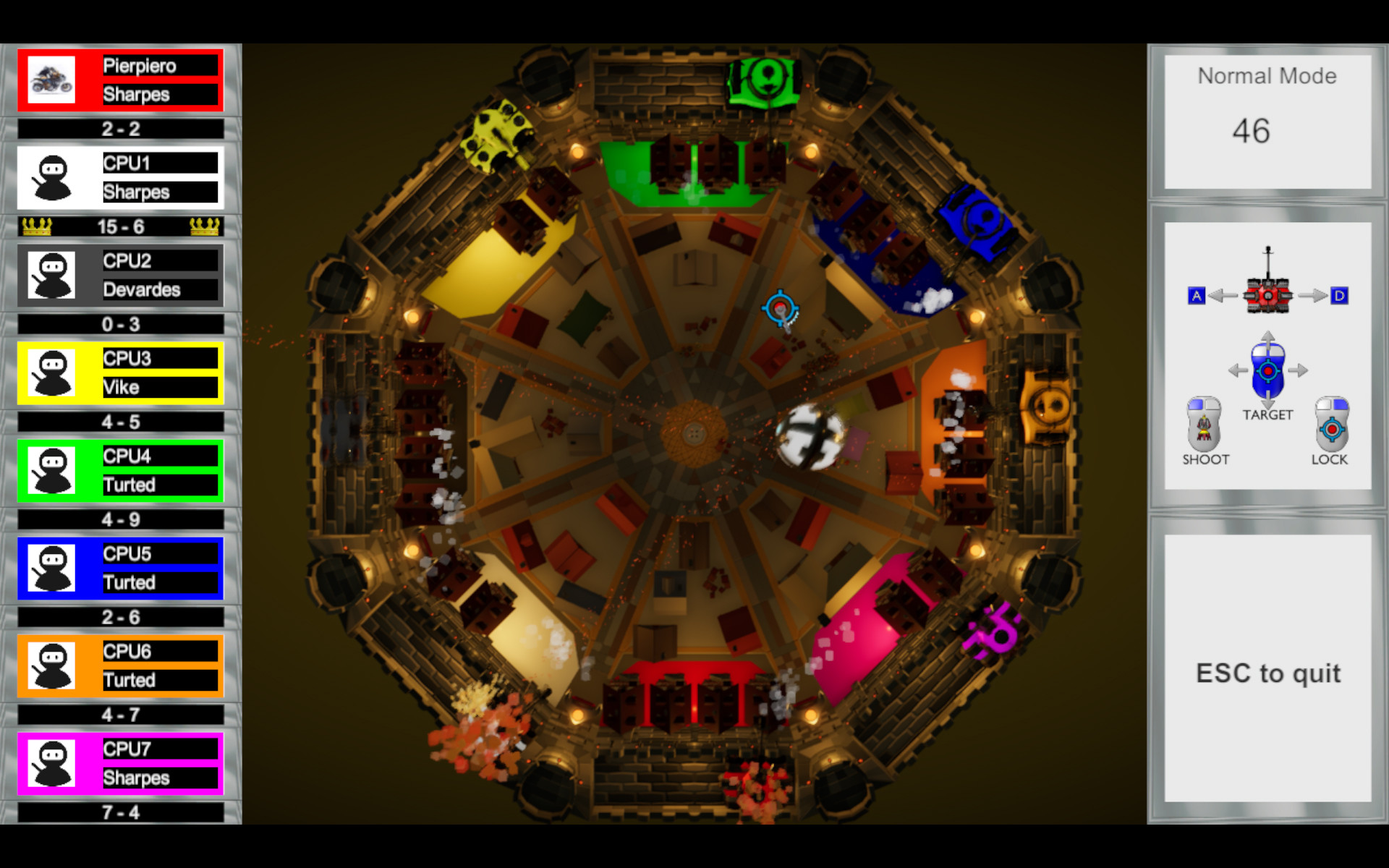Select CPU4's green ninja avatar
Image resolution: width=1389 pixels, height=868 pixels.
[x=51, y=470]
